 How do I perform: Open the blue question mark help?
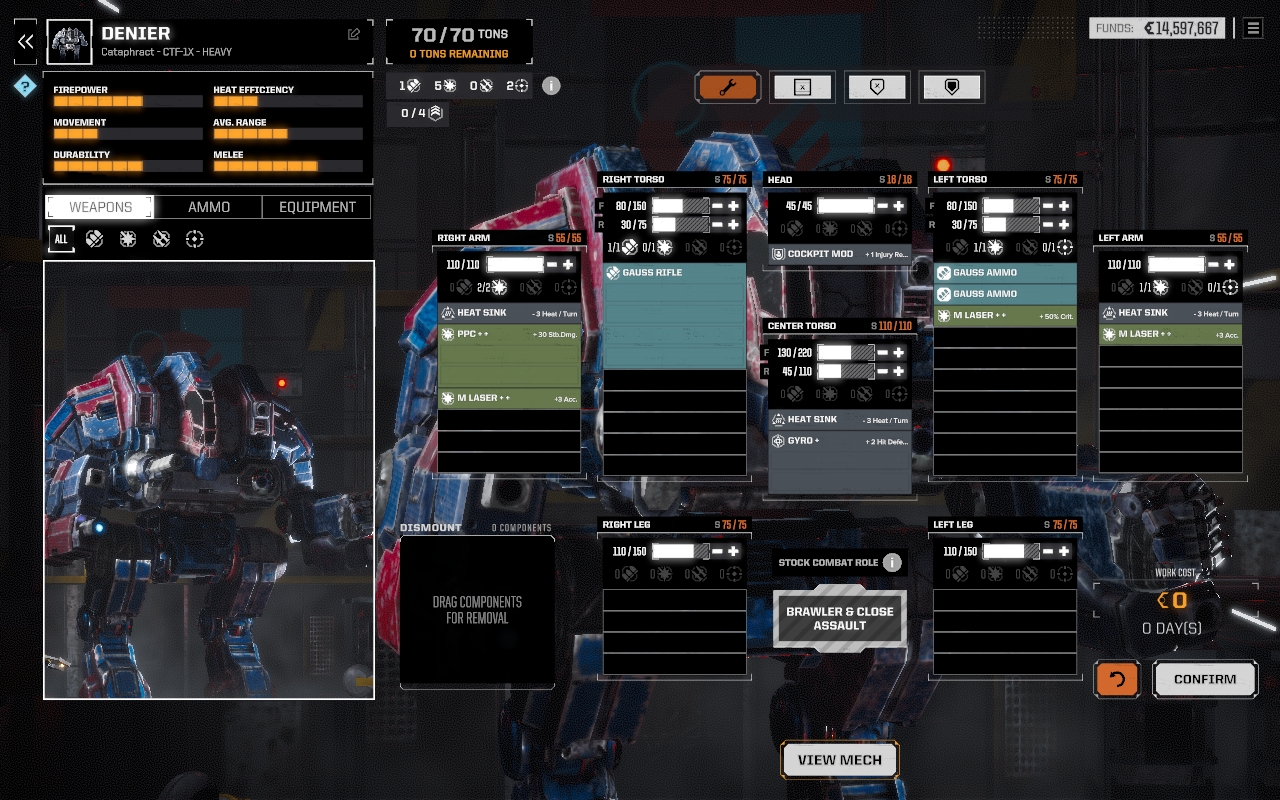(25, 87)
